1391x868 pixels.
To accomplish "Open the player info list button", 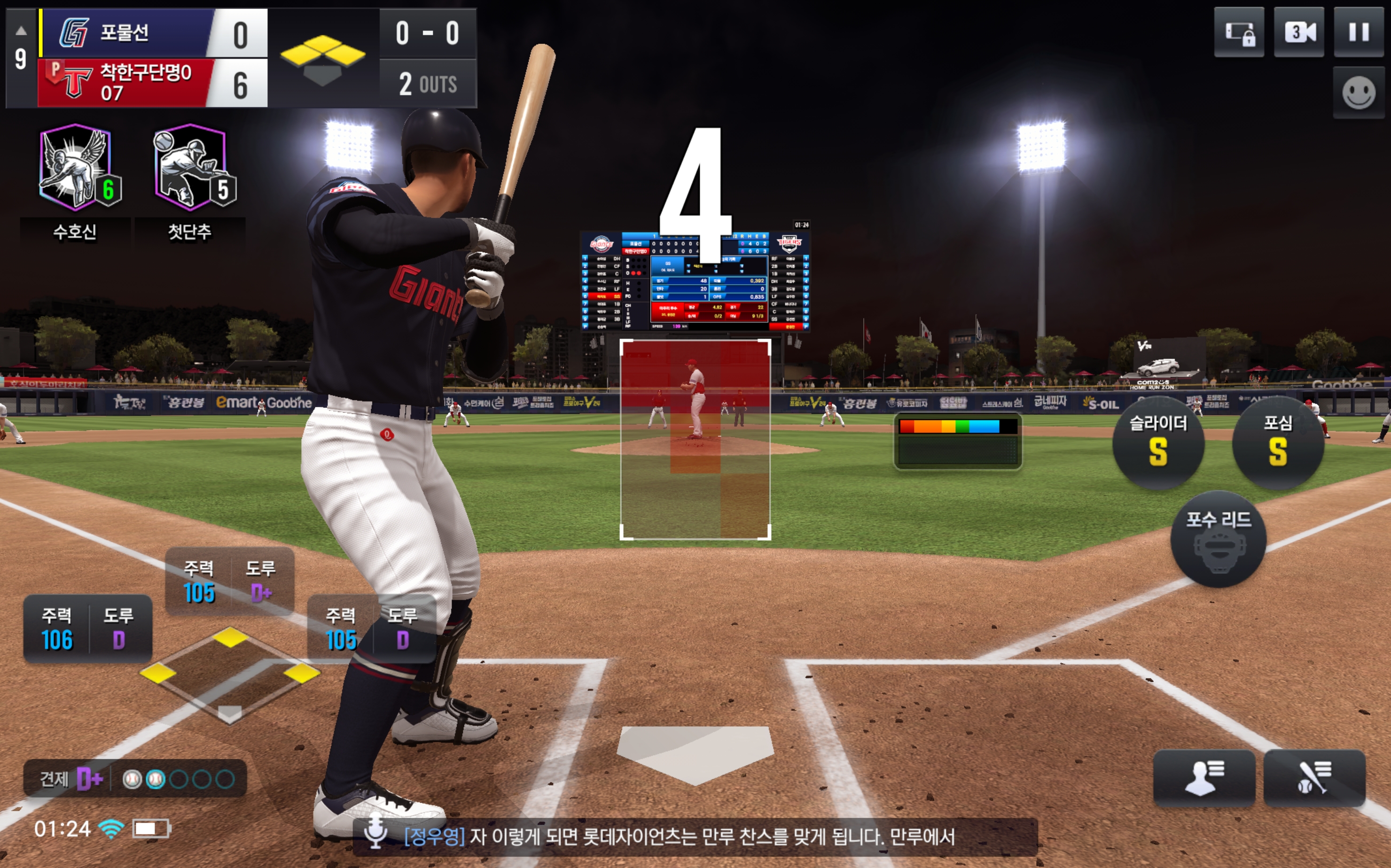I will pos(1204,778).
